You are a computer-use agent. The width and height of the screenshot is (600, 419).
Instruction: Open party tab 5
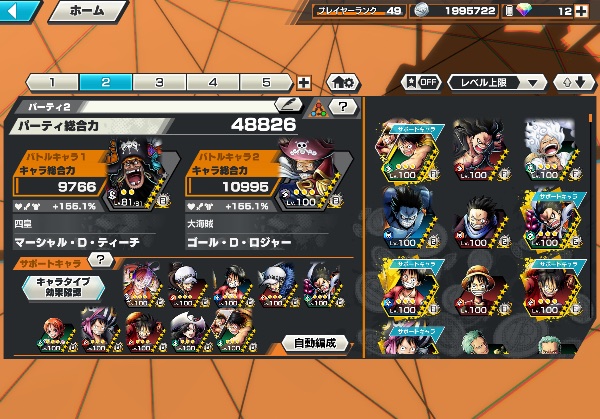266,82
